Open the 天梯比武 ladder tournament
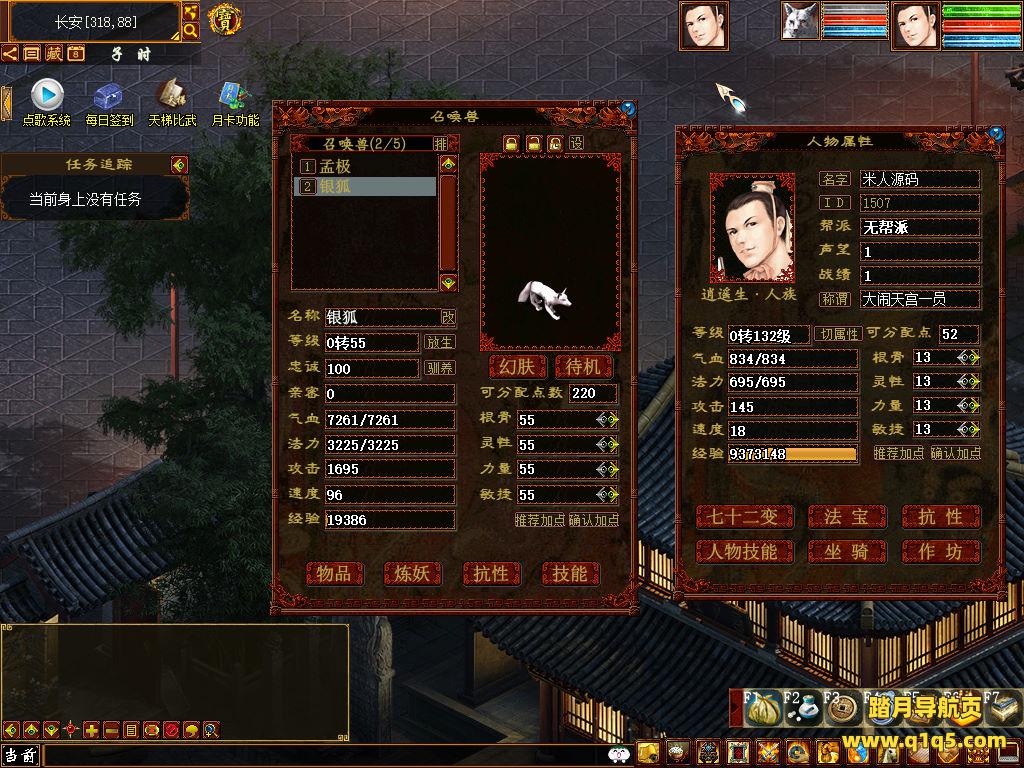This screenshot has height=768, width=1024. click(x=172, y=103)
